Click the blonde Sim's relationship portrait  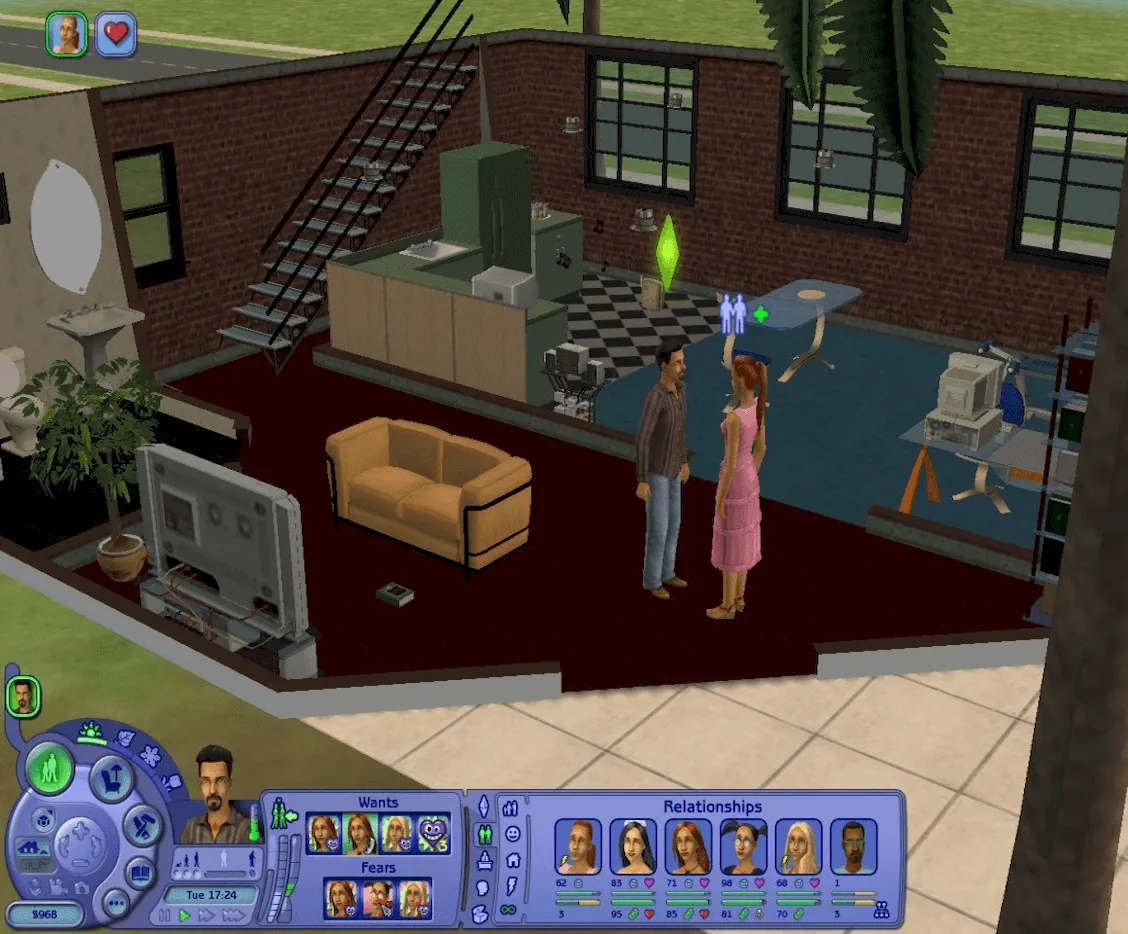(x=798, y=846)
